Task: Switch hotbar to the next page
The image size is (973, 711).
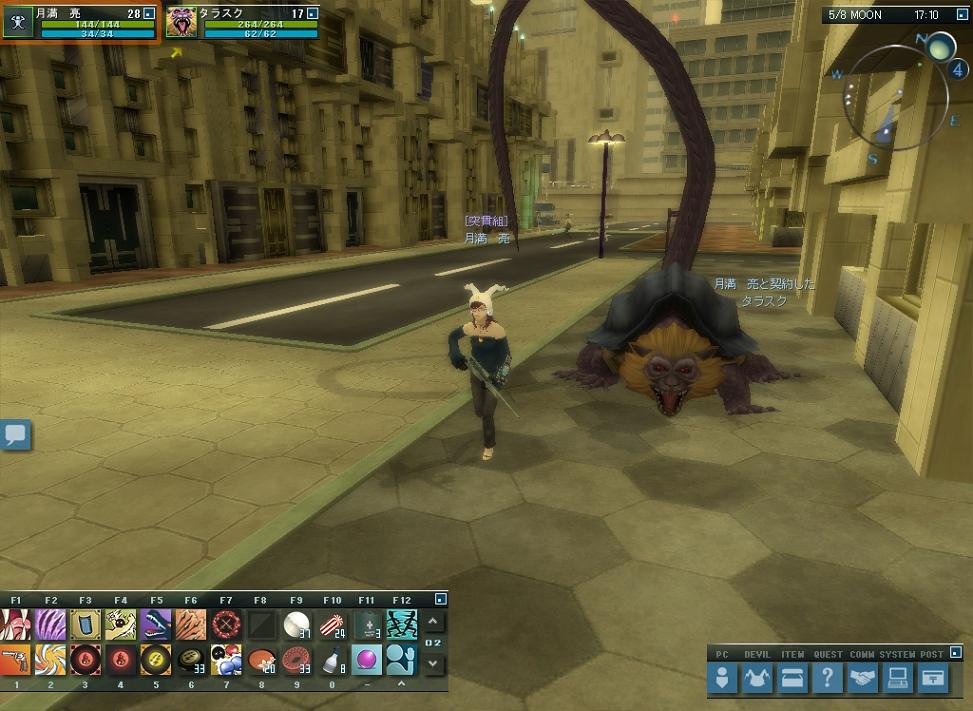Action: (432, 663)
